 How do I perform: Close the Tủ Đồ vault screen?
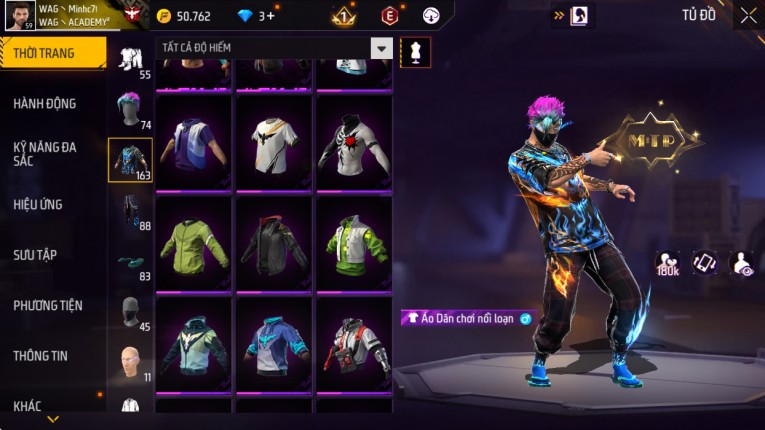tap(748, 15)
